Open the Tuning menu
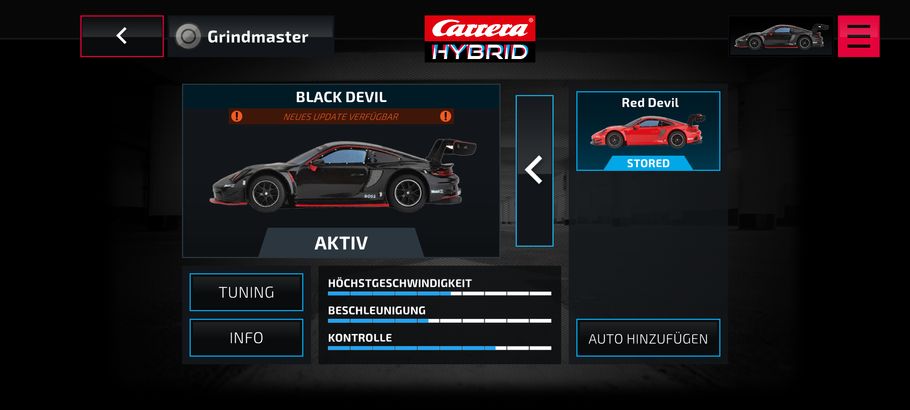 [x=246, y=292]
